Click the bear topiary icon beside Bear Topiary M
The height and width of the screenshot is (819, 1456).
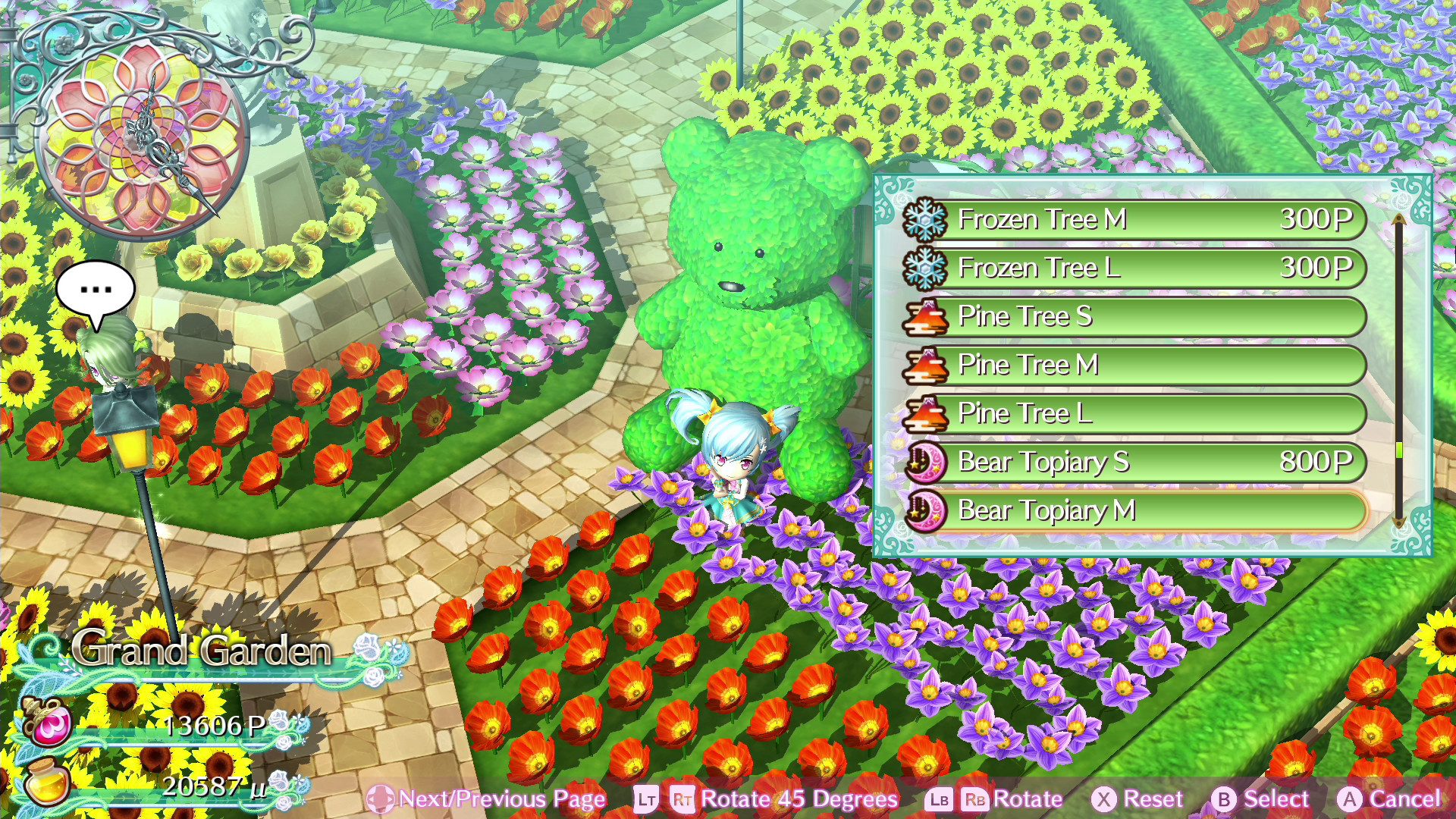[x=926, y=511]
